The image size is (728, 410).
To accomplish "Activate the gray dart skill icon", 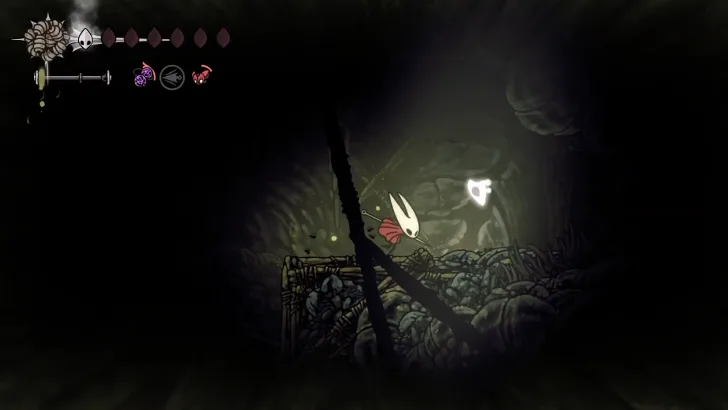I will point(173,76).
